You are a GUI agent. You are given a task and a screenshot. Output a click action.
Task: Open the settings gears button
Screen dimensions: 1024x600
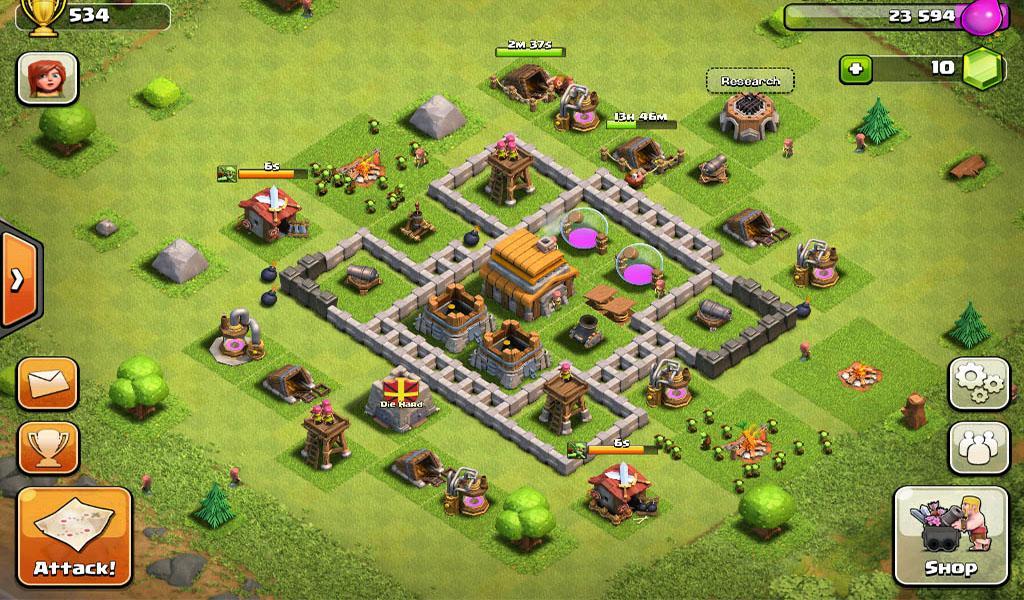tap(978, 383)
